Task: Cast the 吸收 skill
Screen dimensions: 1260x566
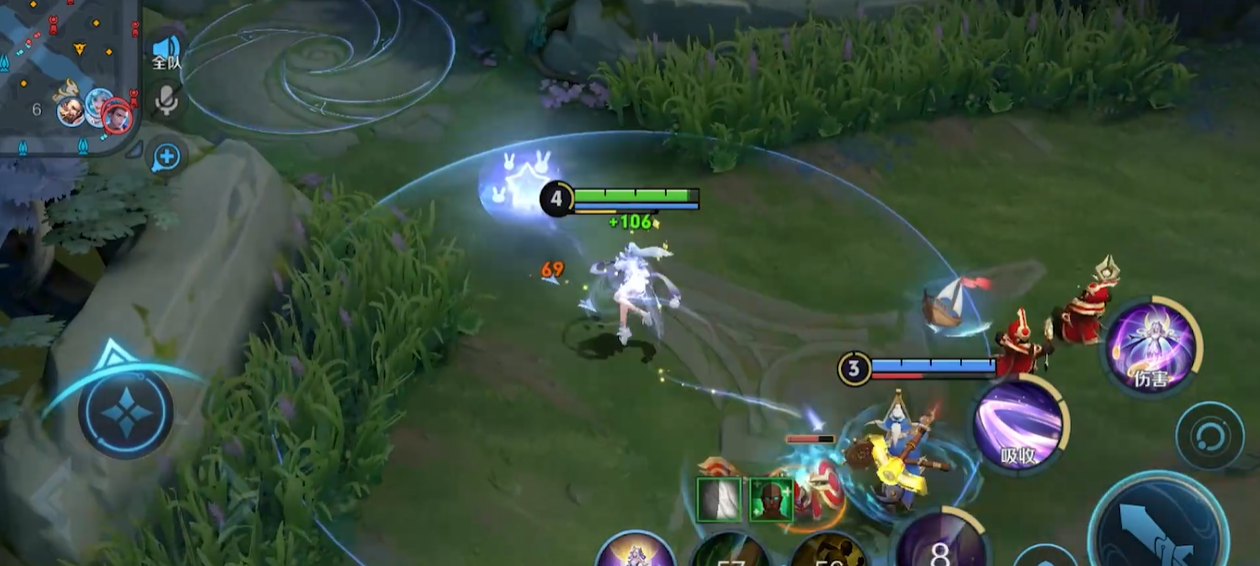Action: [1018, 425]
